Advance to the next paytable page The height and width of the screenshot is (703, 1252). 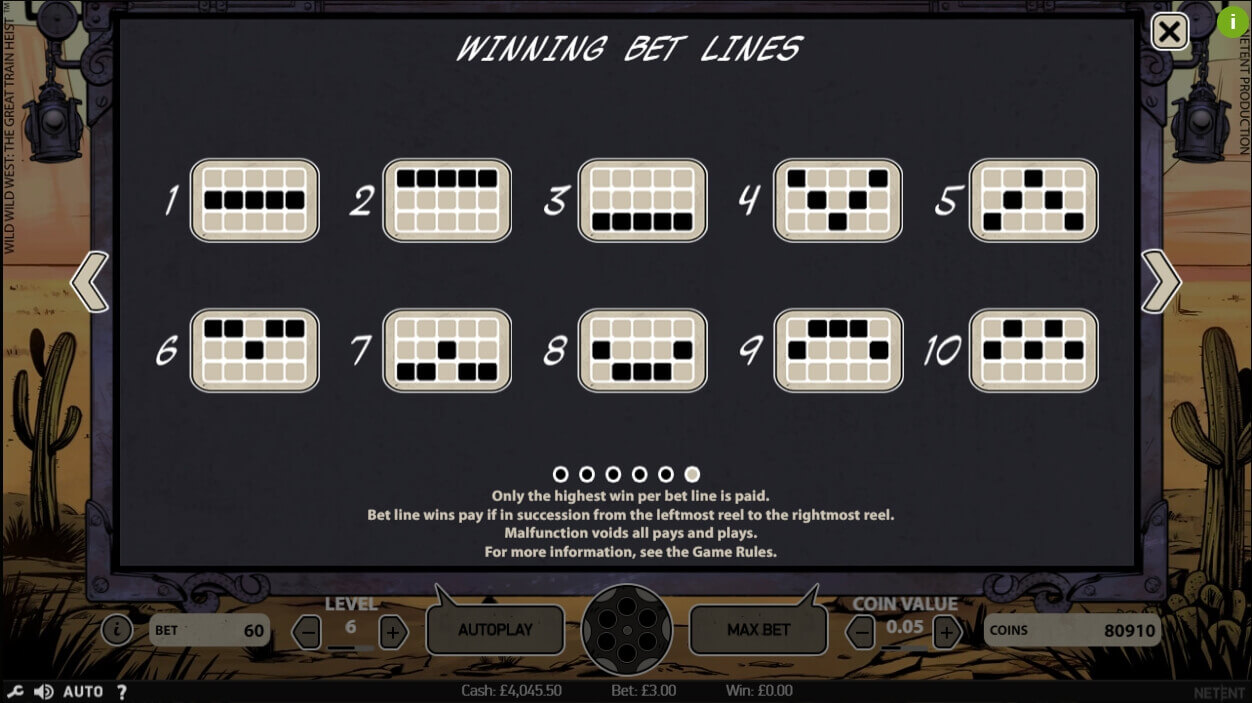[x=1161, y=282]
